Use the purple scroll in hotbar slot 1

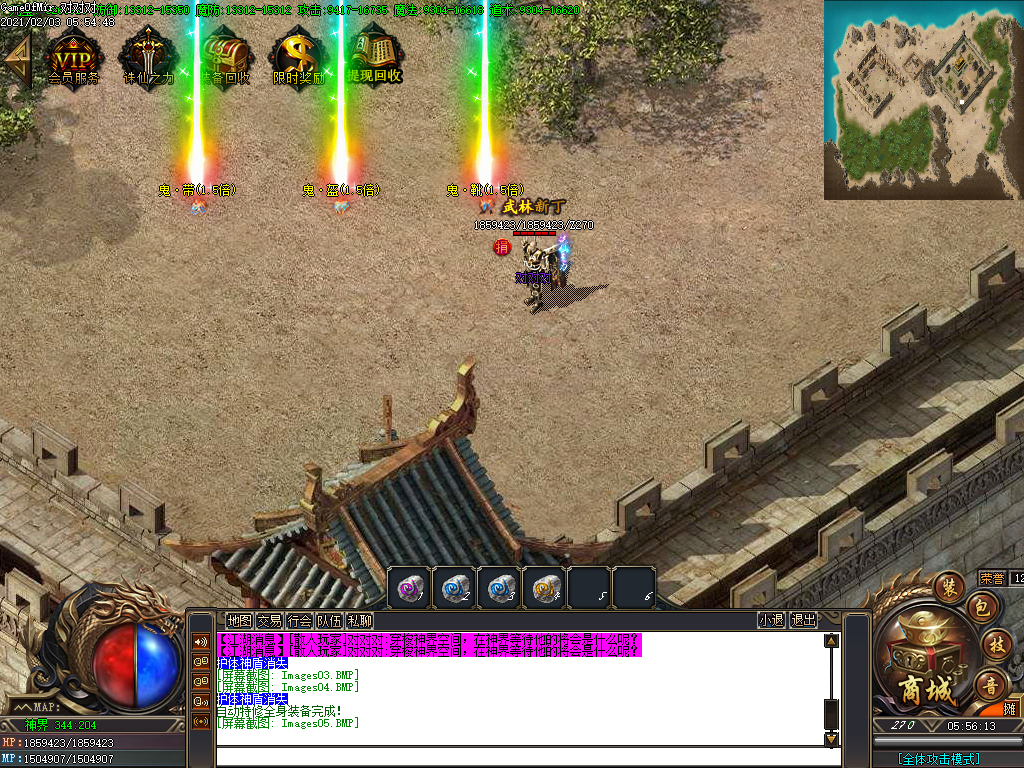coord(408,588)
